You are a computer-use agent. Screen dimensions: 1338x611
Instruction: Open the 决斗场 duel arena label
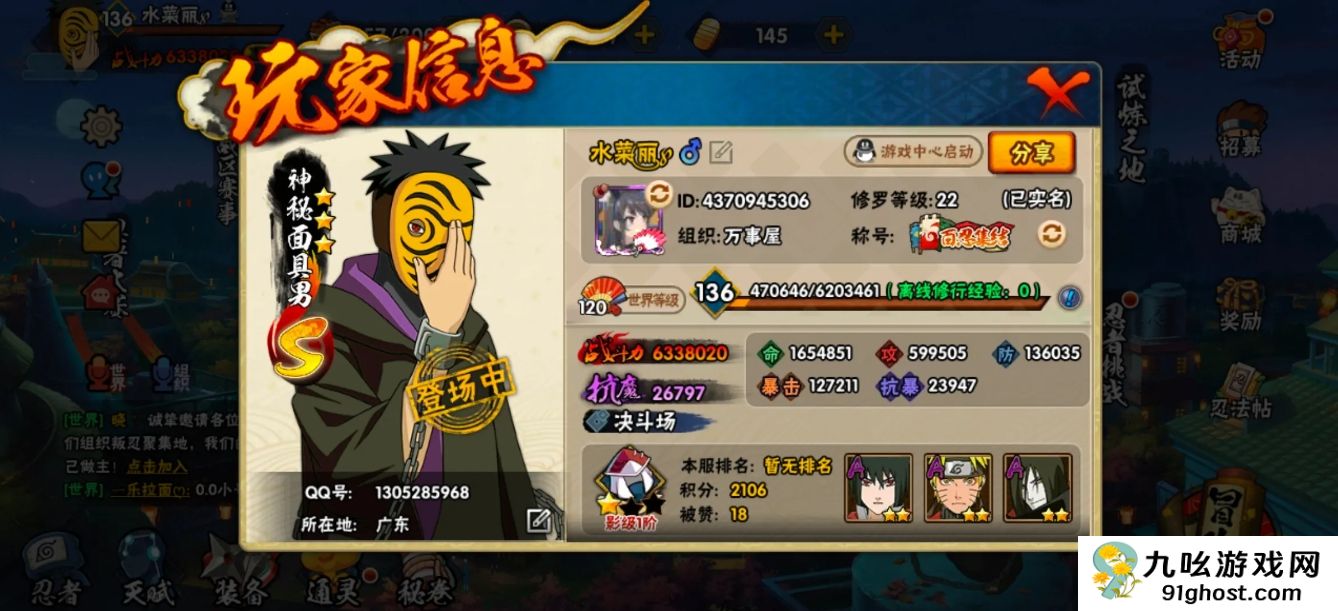click(646, 421)
